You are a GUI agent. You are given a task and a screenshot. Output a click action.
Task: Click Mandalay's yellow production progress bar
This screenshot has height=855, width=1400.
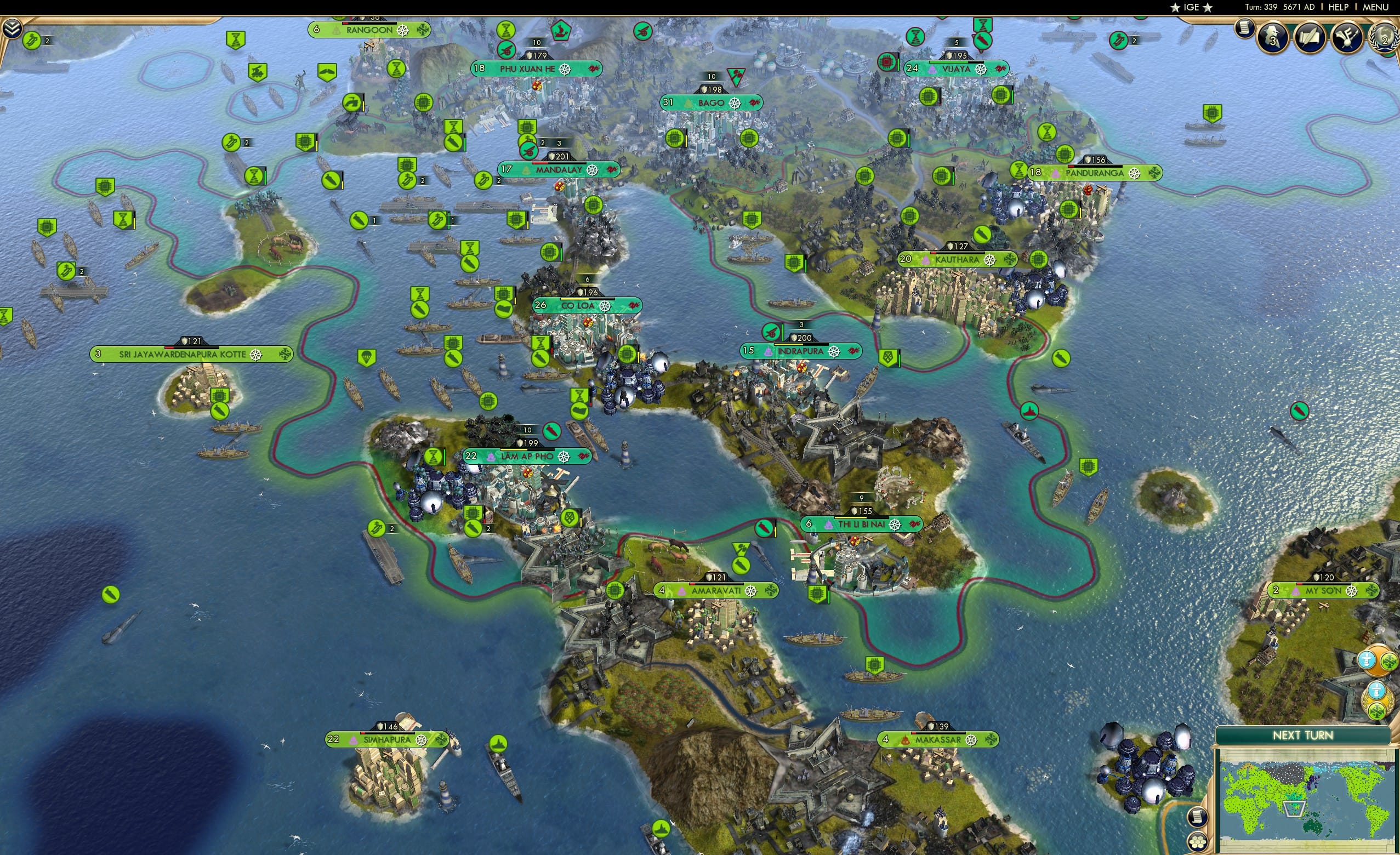pos(559,164)
